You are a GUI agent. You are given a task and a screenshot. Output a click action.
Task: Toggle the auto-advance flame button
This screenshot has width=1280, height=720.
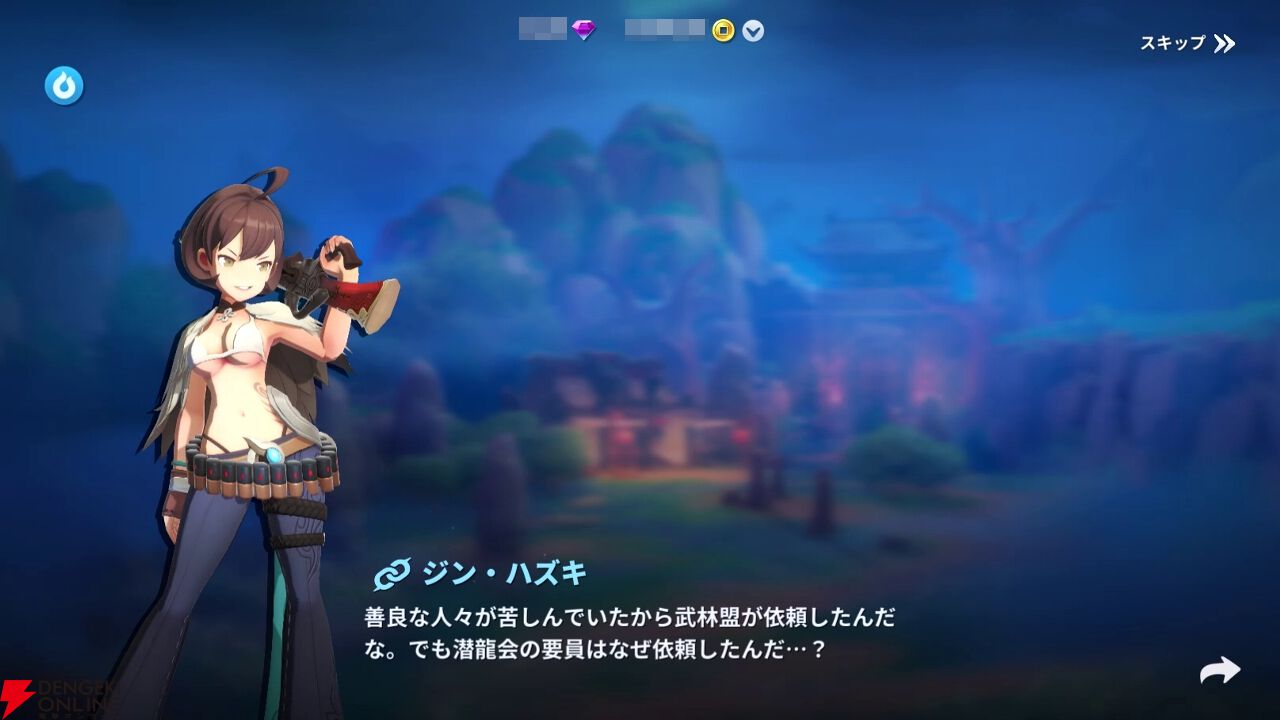pyautogui.click(x=62, y=85)
